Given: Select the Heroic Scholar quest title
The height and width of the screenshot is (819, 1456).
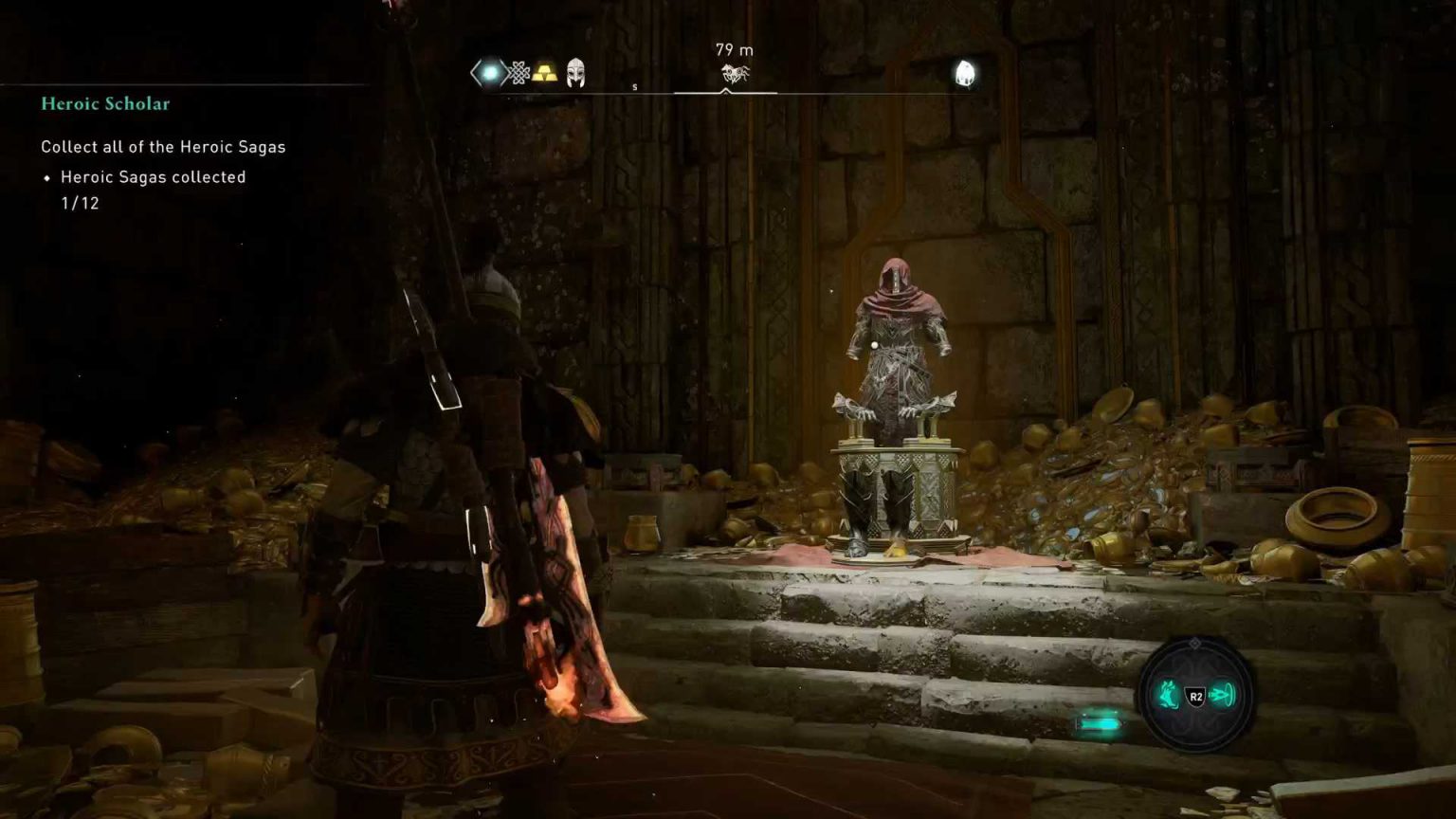Looking at the screenshot, I should (x=104, y=103).
